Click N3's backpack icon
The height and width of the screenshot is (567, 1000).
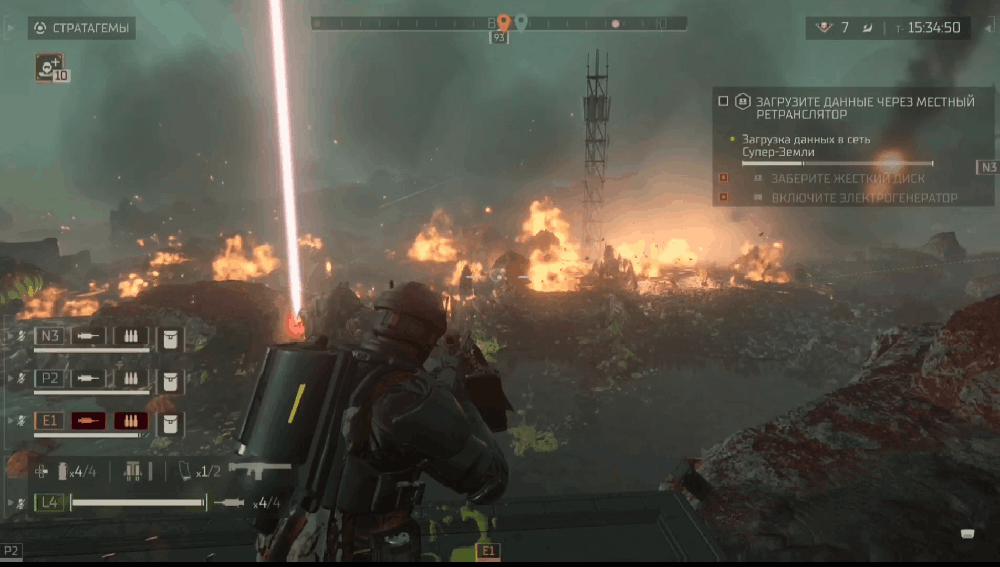170,337
